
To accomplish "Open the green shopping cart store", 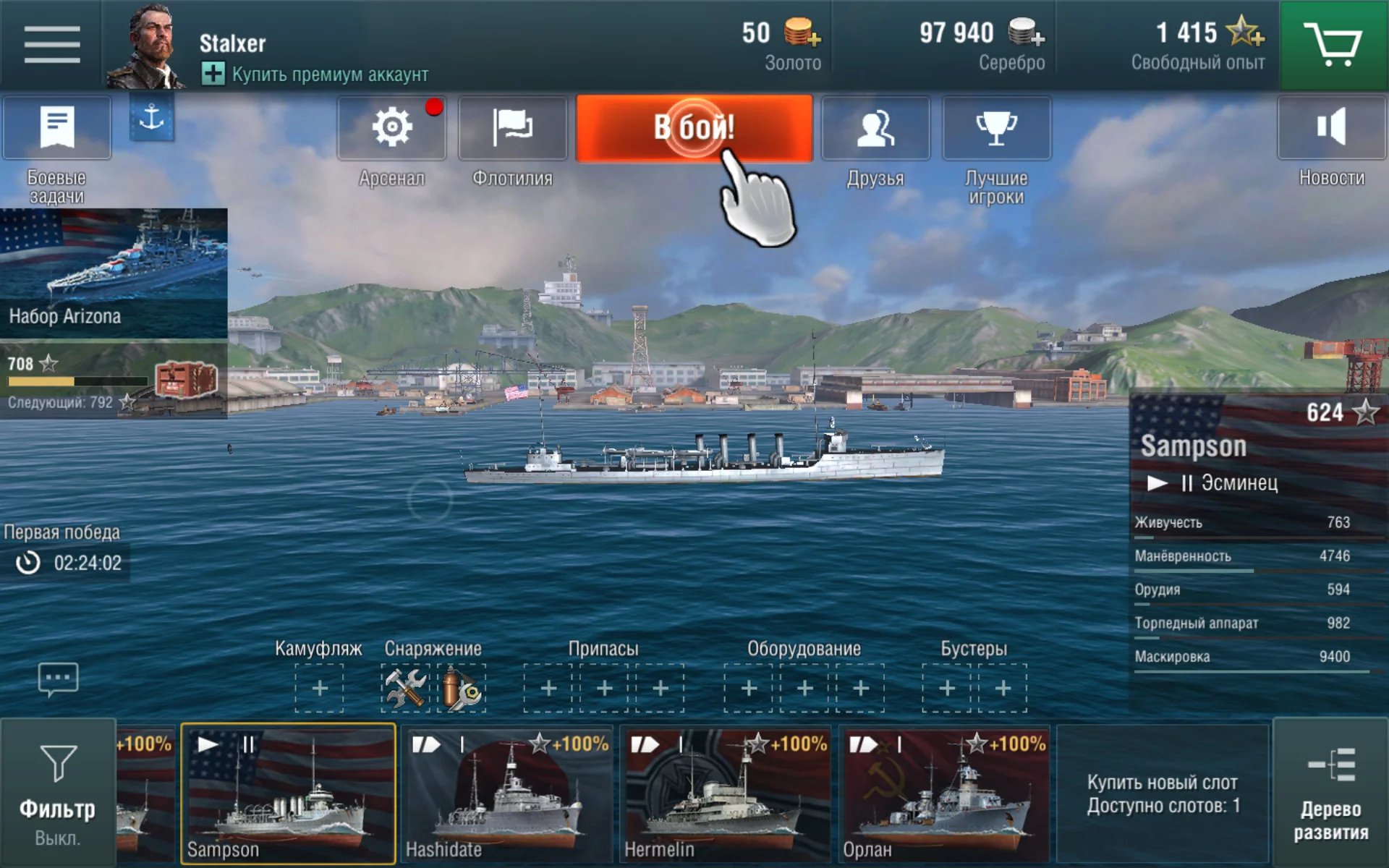I will click(1333, 45).
